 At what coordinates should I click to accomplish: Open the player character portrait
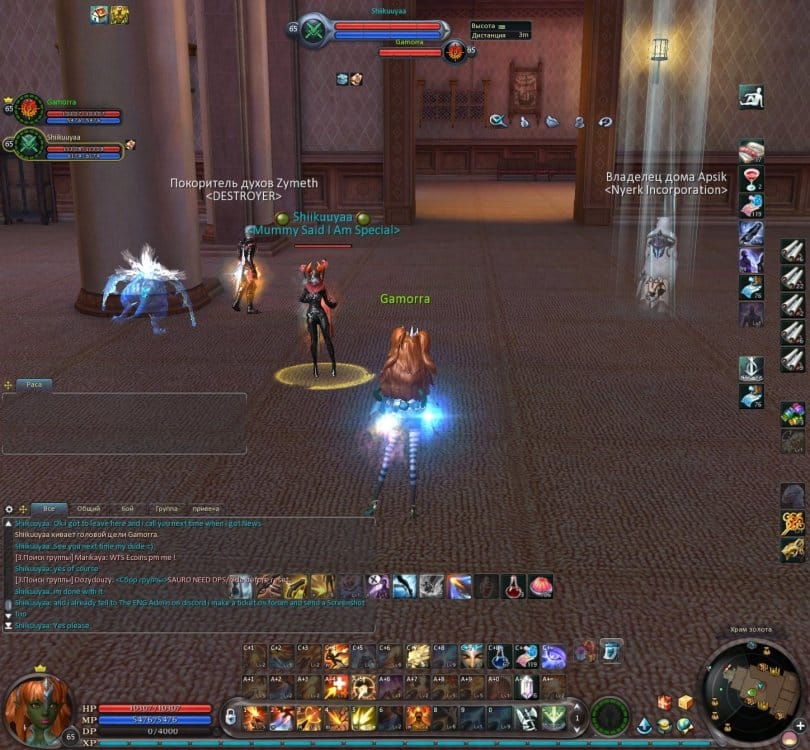coord(36,706)
